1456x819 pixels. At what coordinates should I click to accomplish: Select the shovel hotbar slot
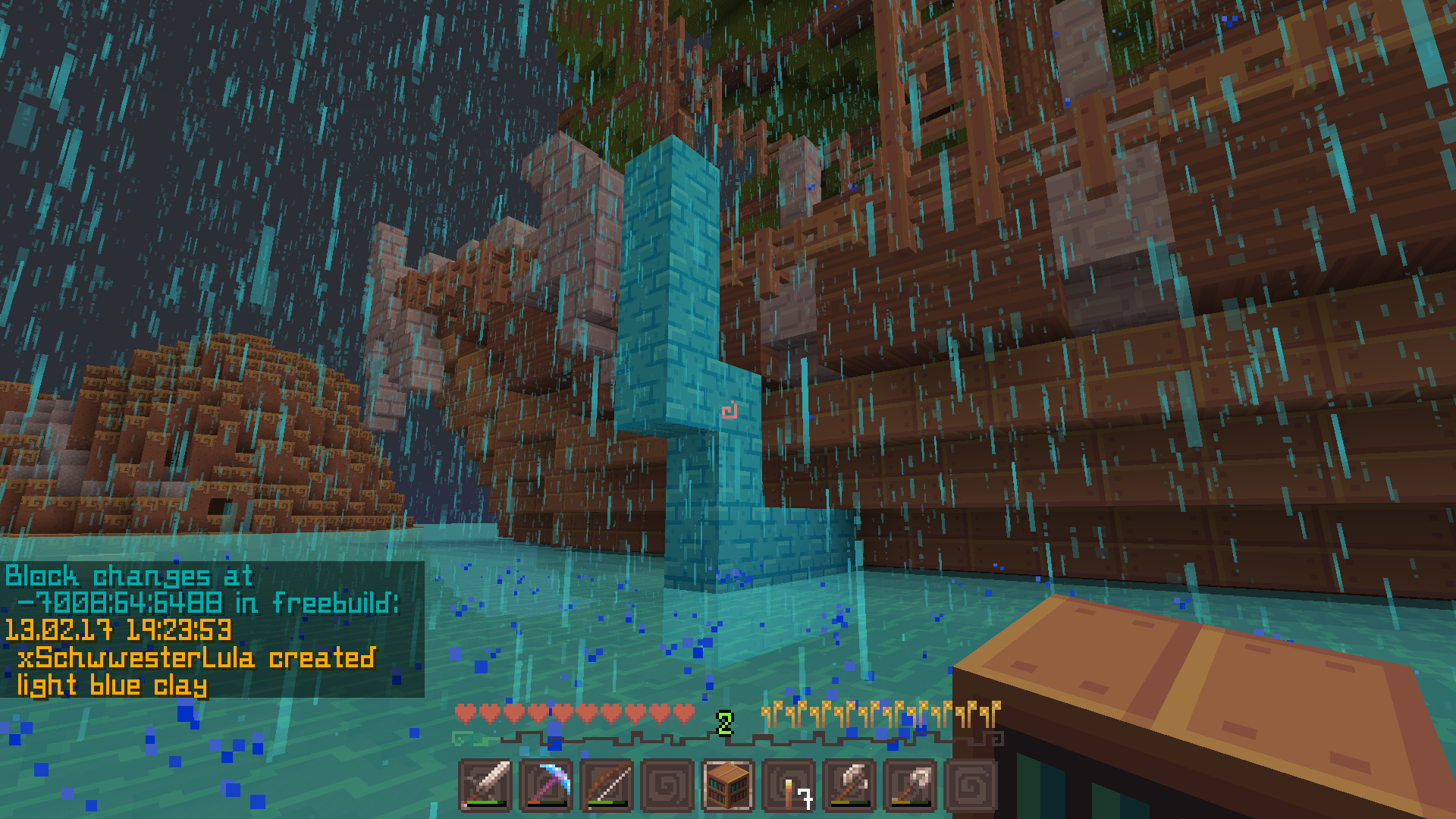pos(910,785)
